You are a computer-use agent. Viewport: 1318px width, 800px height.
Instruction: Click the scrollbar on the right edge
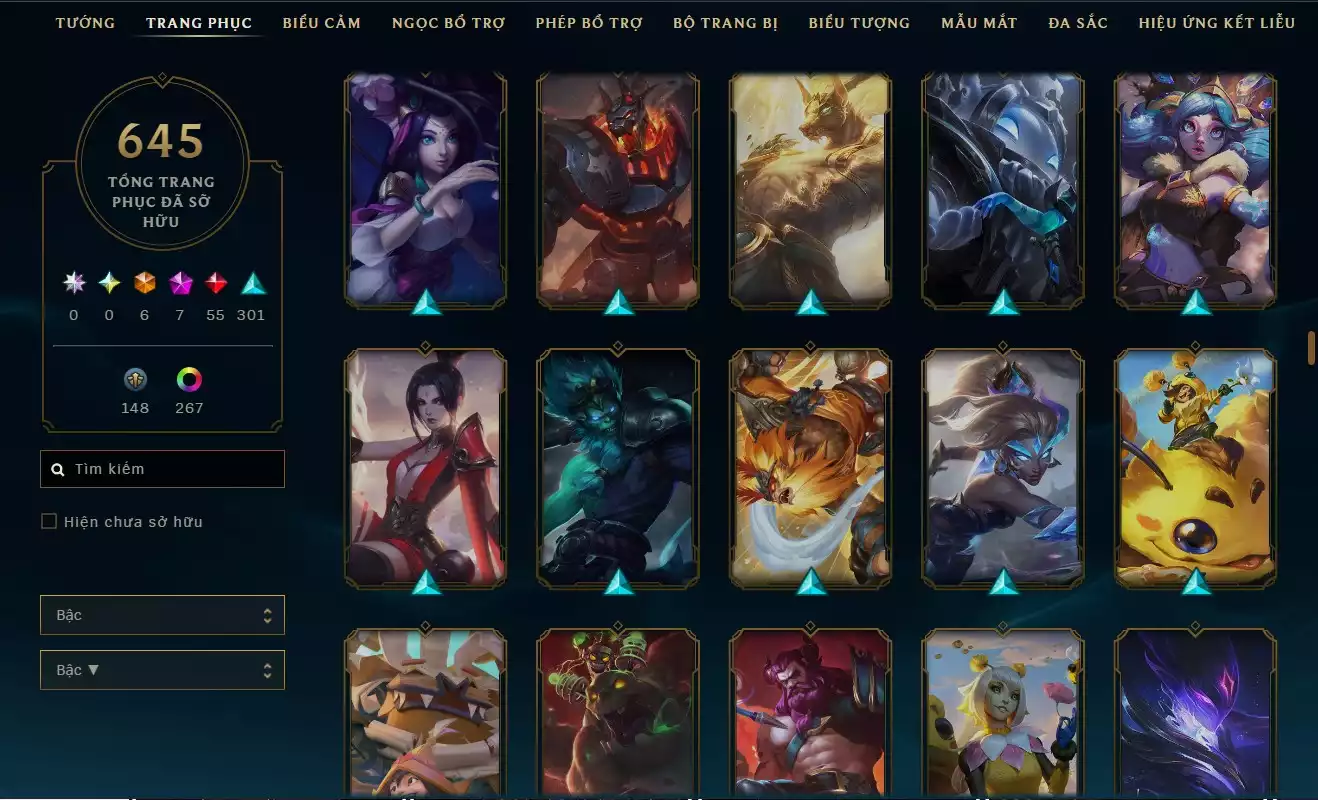tap(1311, 345)
